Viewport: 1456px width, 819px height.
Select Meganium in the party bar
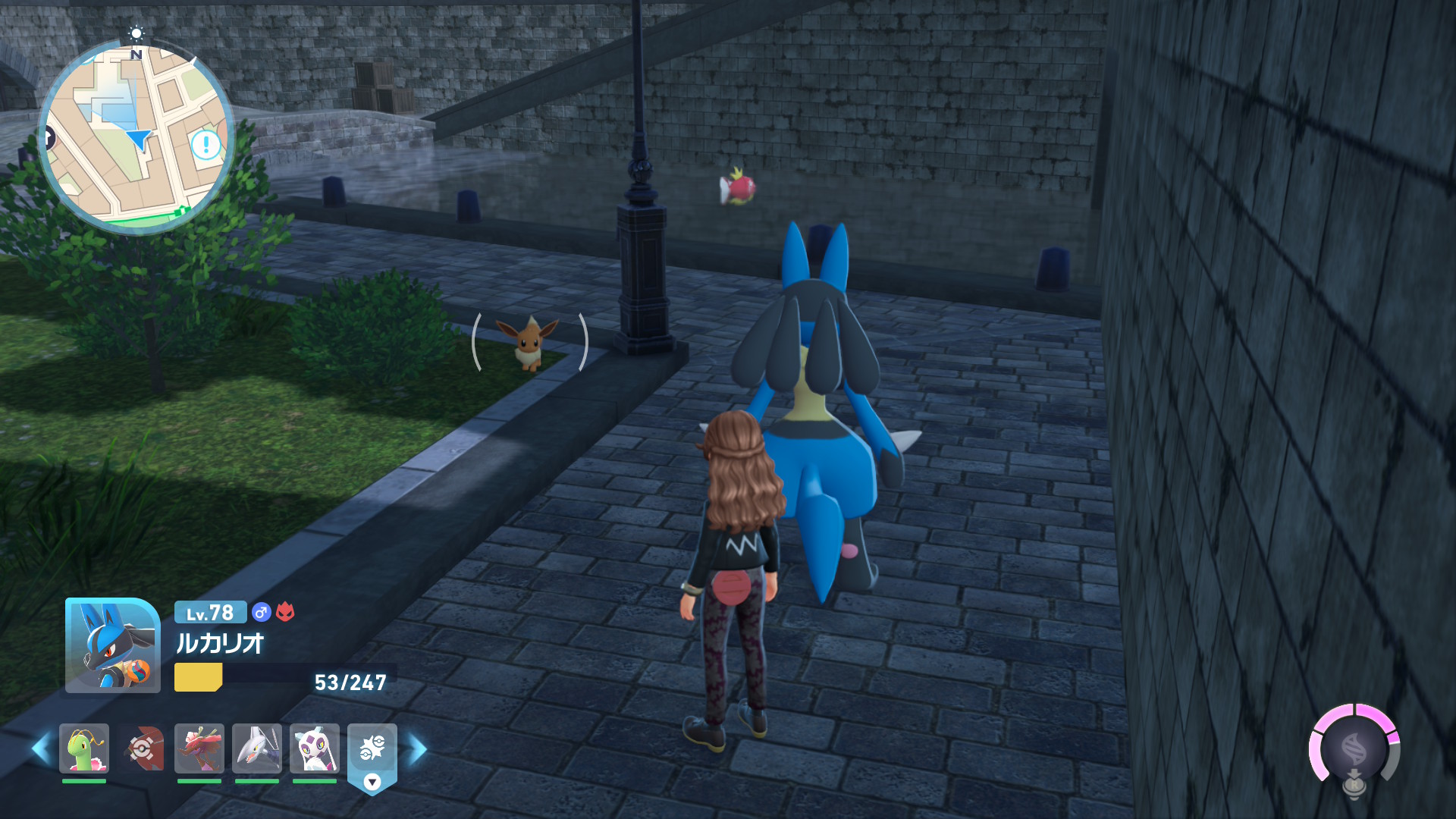click(84, 748)
